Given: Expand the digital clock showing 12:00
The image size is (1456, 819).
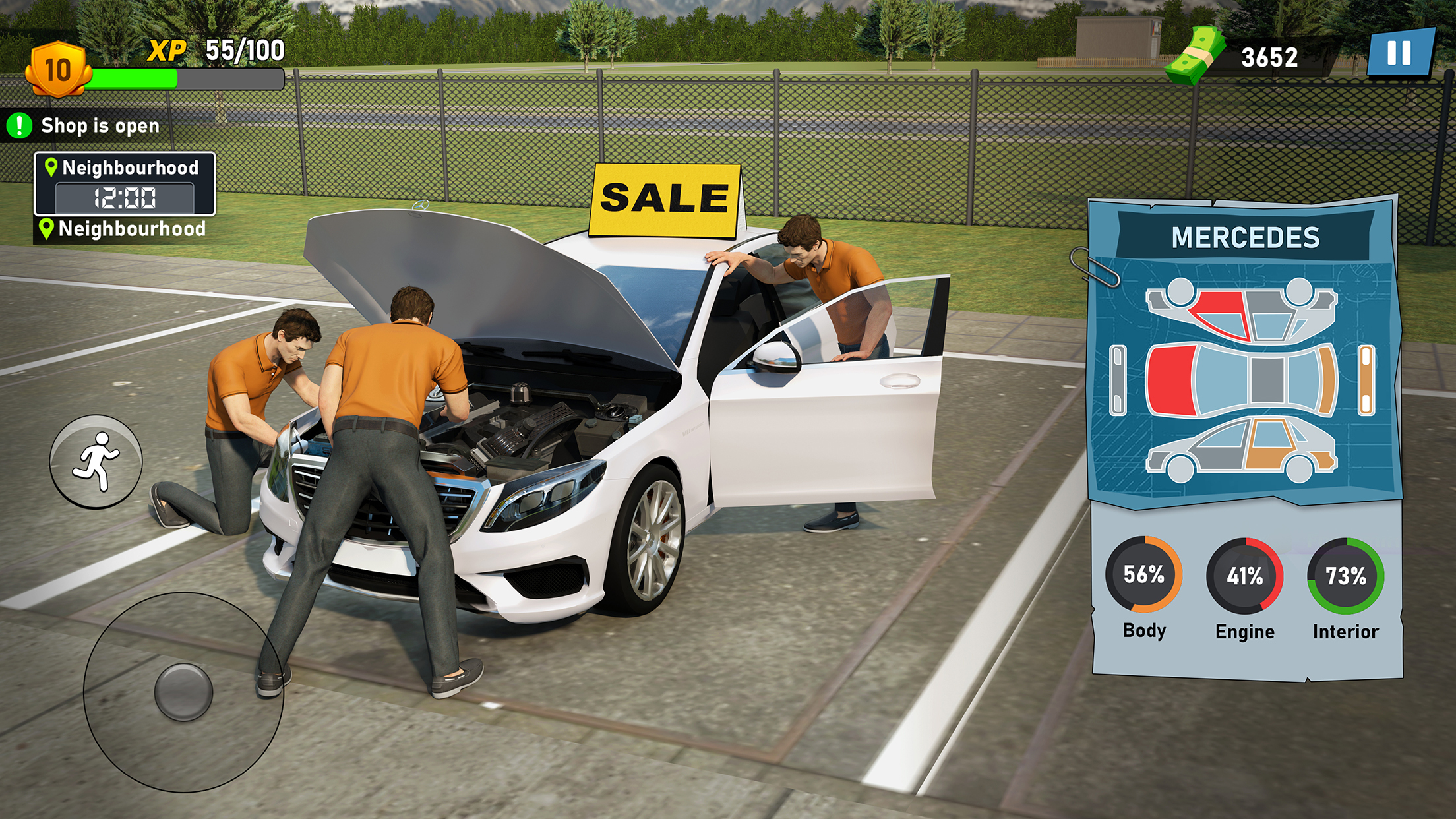Looking at the screenshot, I should (127, 197).
